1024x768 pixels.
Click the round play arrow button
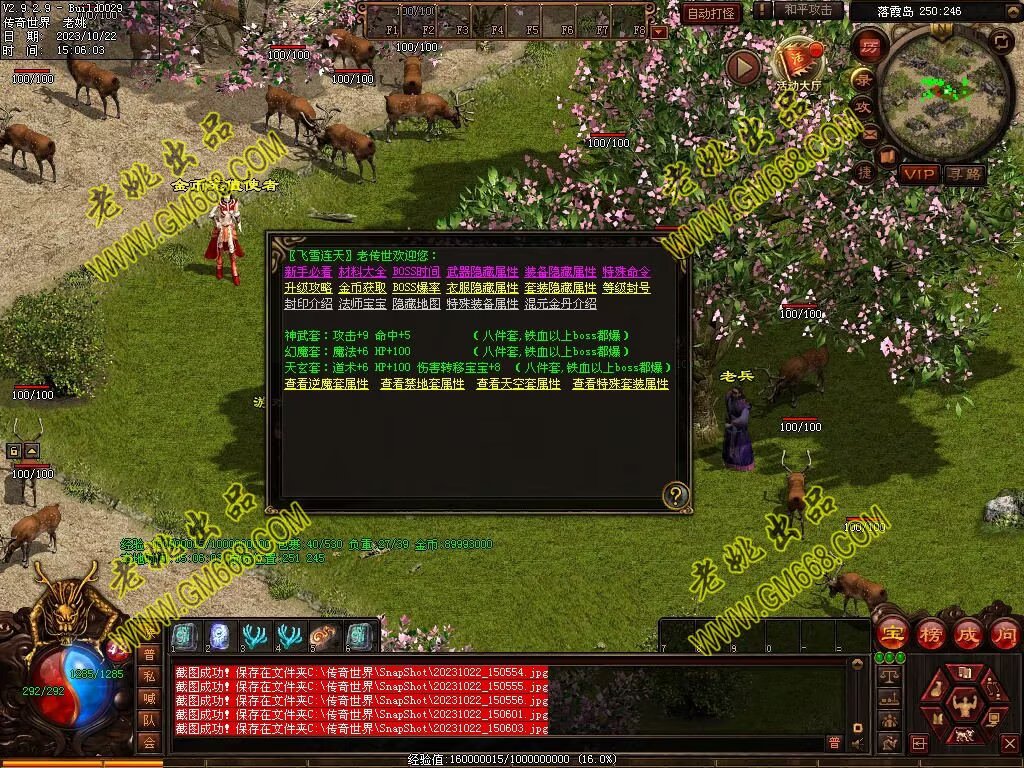[x=743, y=67]
